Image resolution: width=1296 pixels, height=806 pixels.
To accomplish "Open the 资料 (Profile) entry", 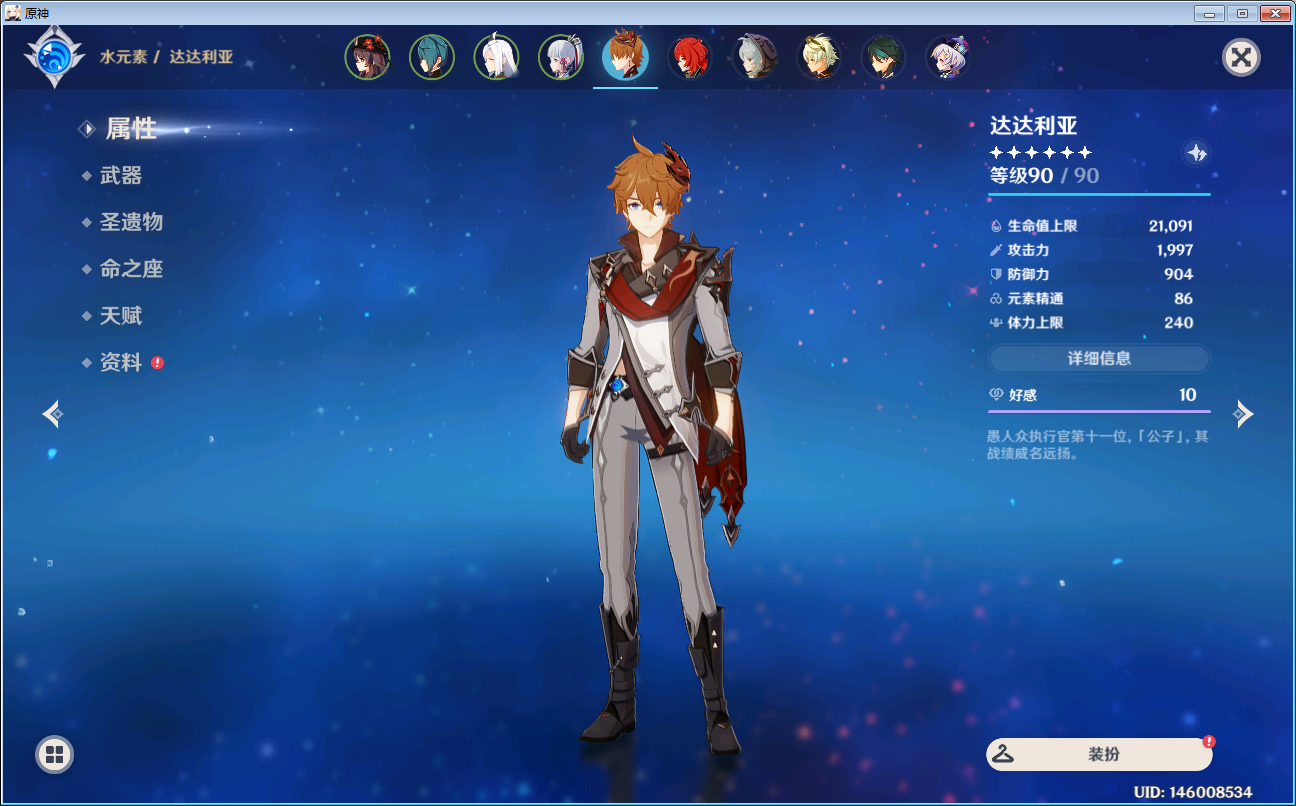I will (x=121, y=363).
